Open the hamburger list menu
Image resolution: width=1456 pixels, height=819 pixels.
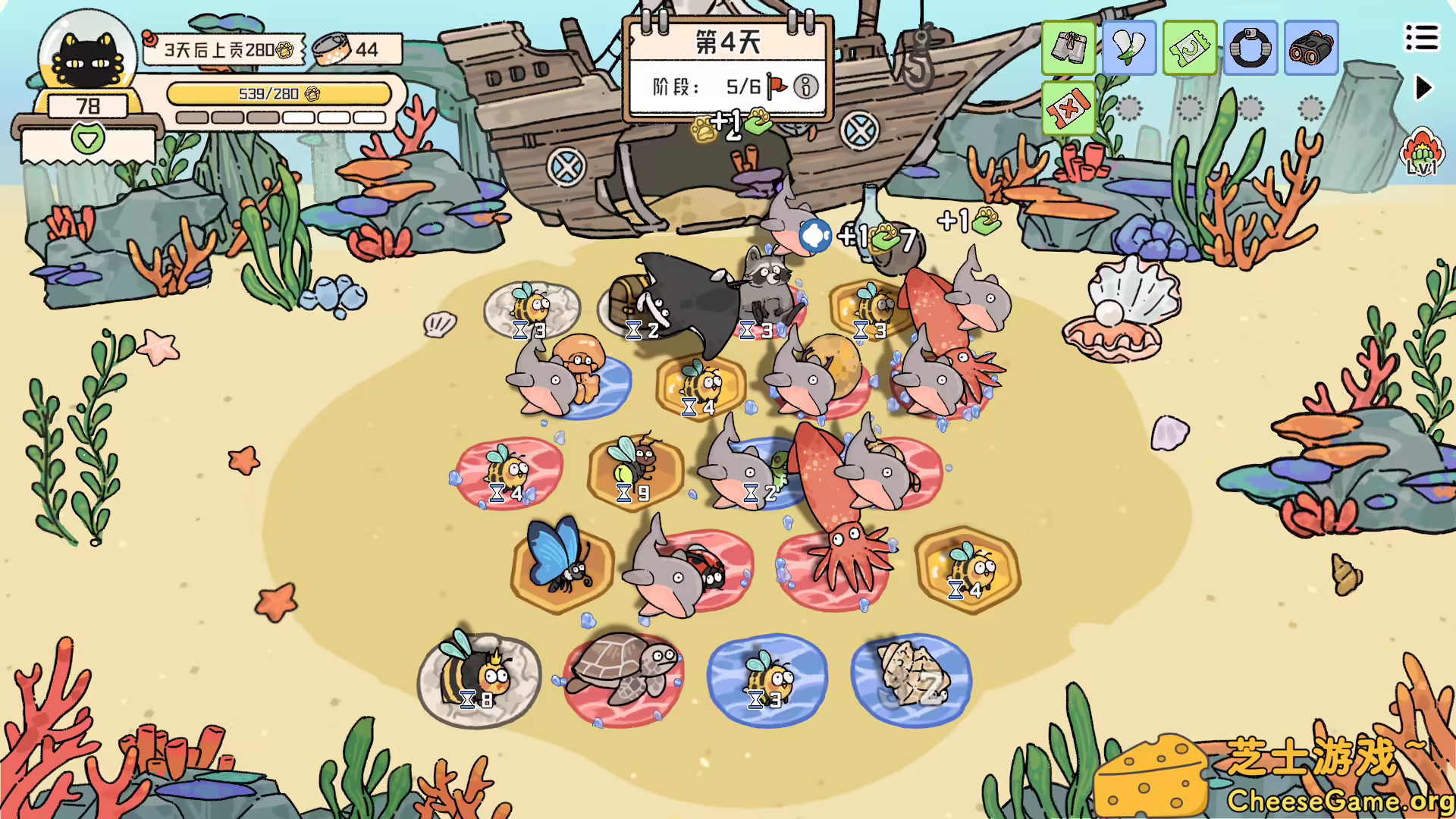click(x=1423, y=36)
